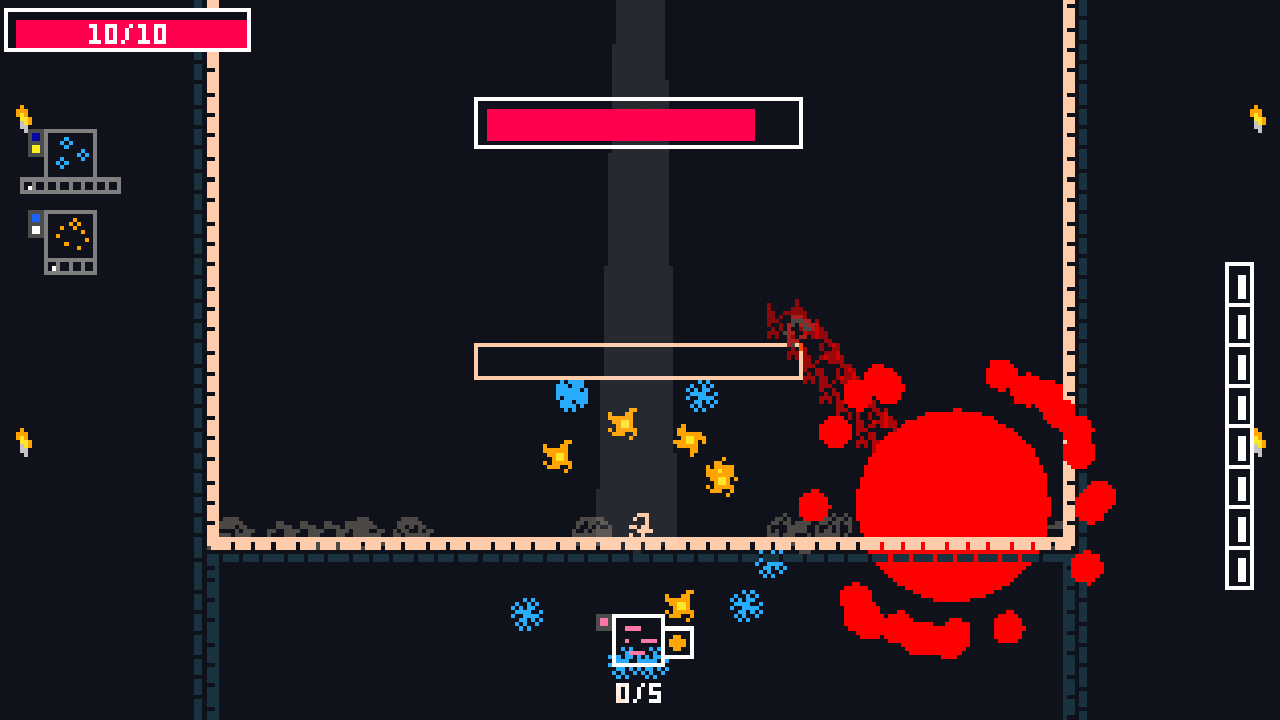This screenshot has height=720, width=1280.
Task: Toggle the white indicator on the orange weapon
Action: pyautogui.click(x=35, y=229)
